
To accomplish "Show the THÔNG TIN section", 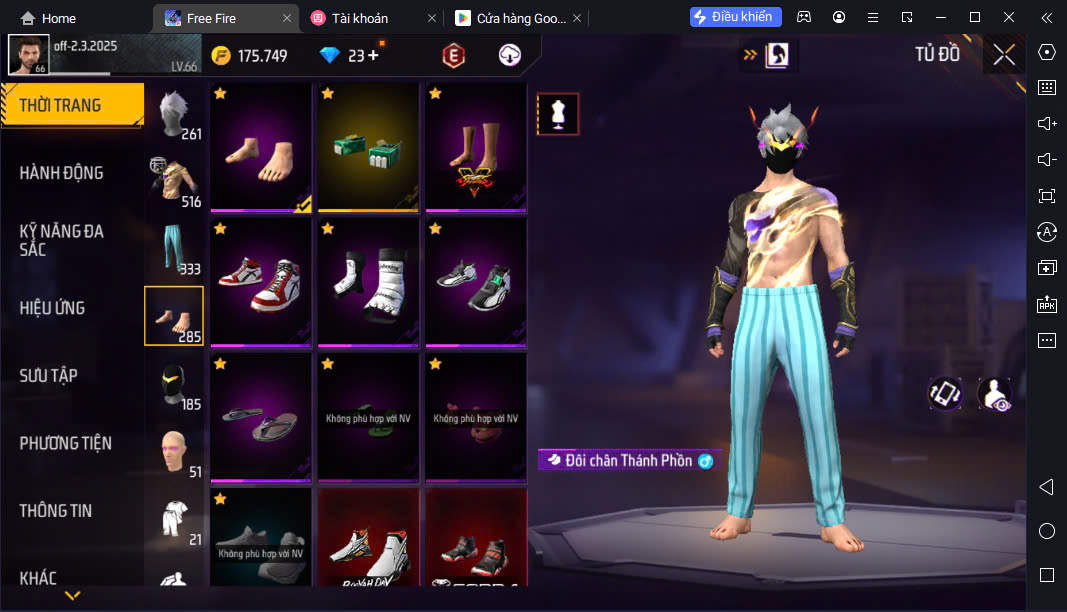I will tap(56, 511).
